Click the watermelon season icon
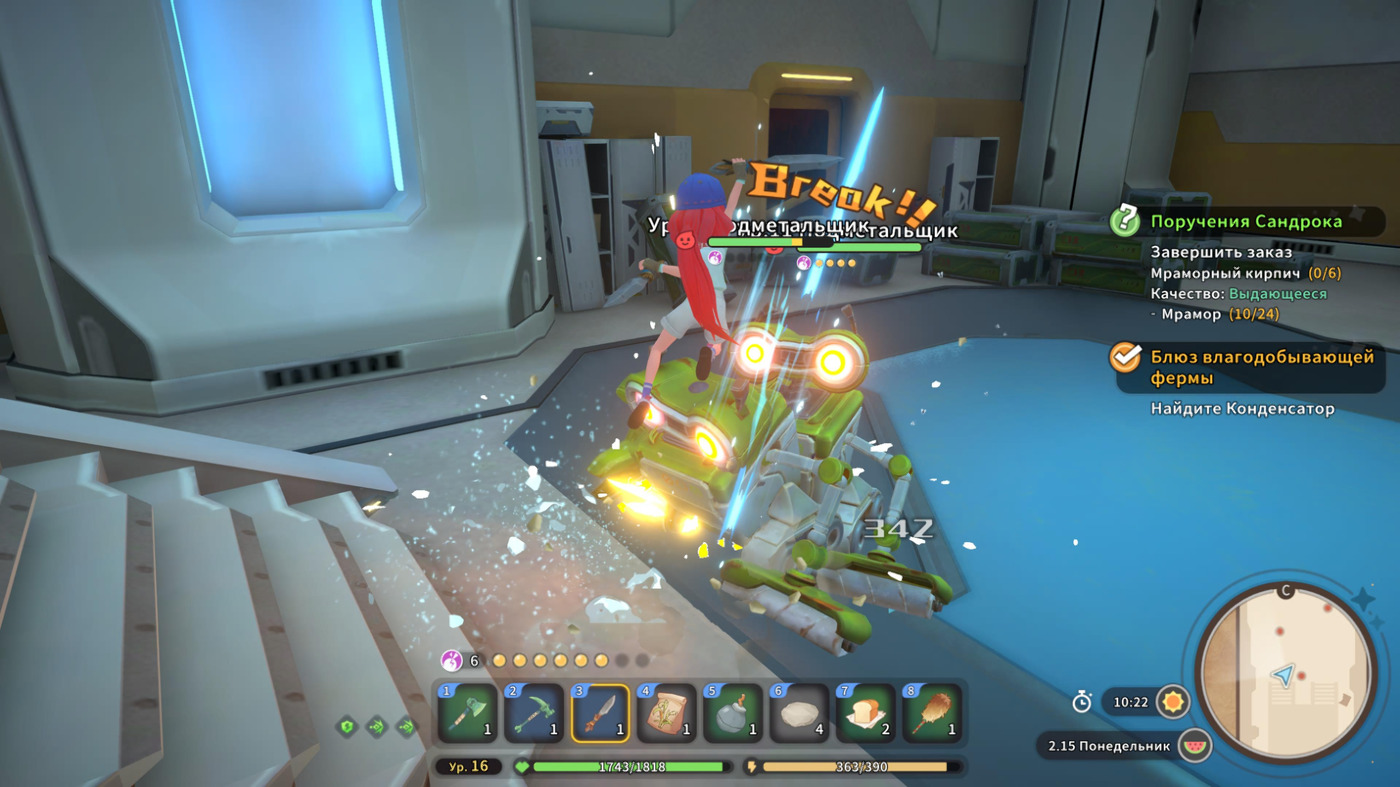The width and height of the screenshot is (1400, 787). [1194, 746]
